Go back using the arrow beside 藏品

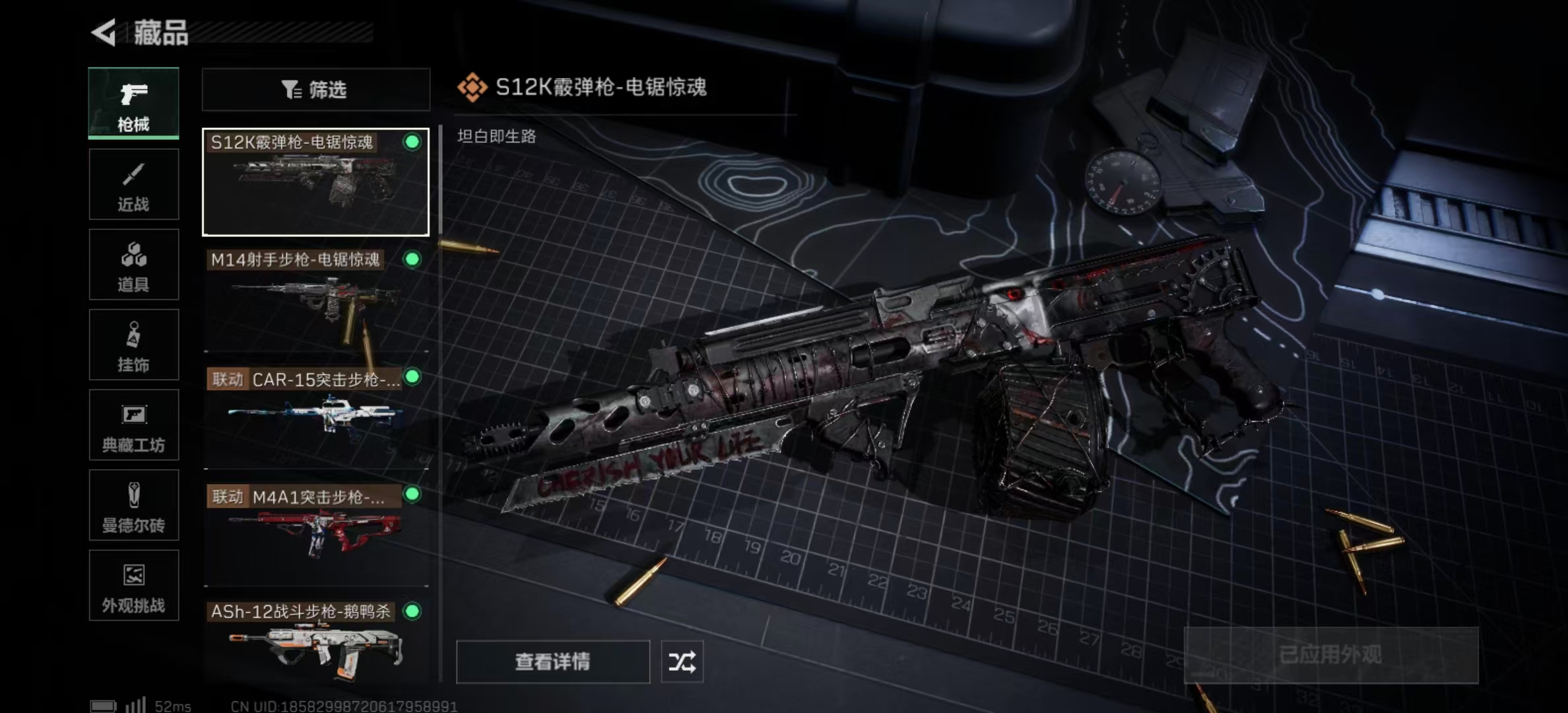[104, 32]
